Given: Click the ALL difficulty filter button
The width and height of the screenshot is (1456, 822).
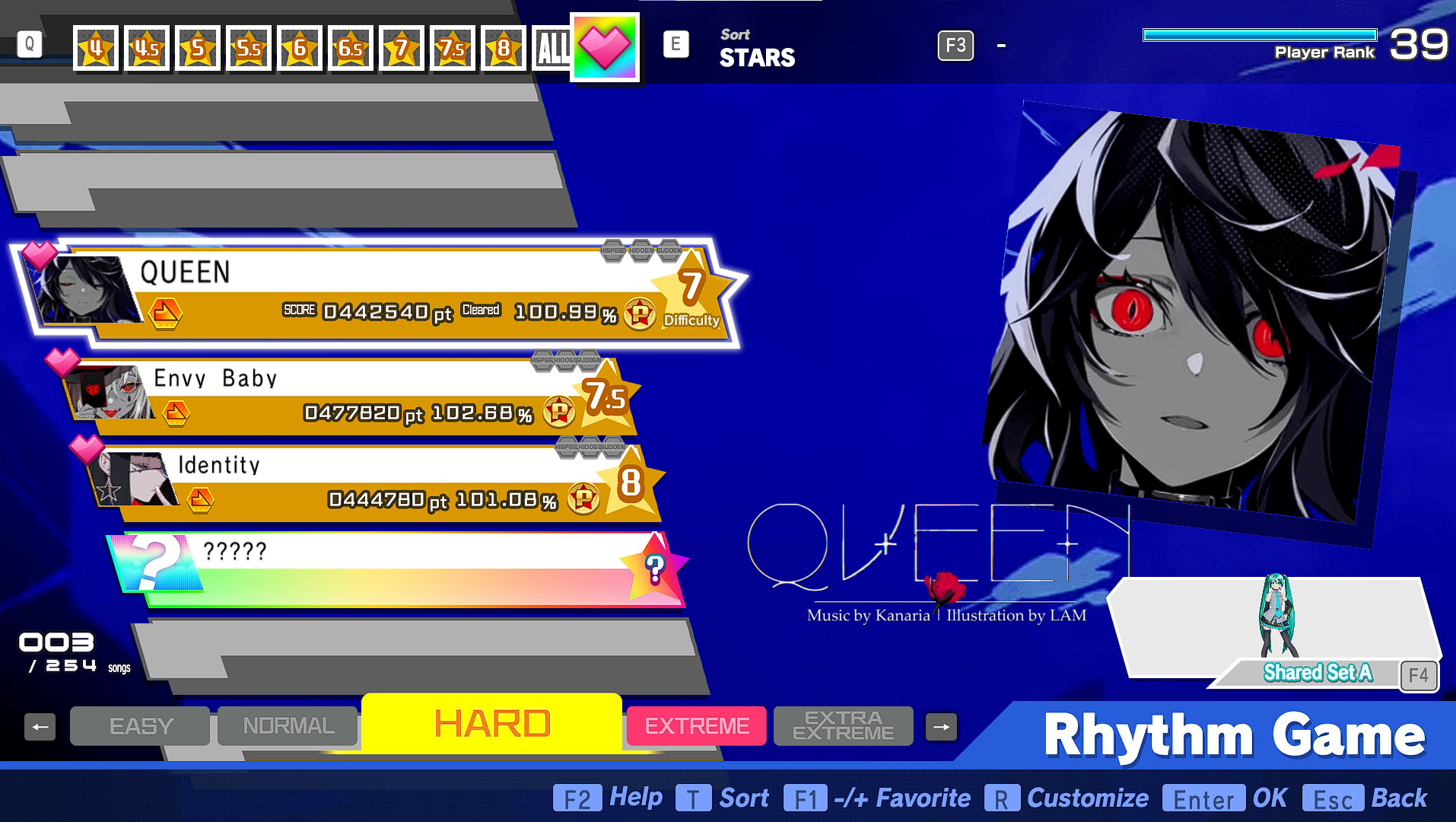Looking at the screenshot, I should 553,46.
